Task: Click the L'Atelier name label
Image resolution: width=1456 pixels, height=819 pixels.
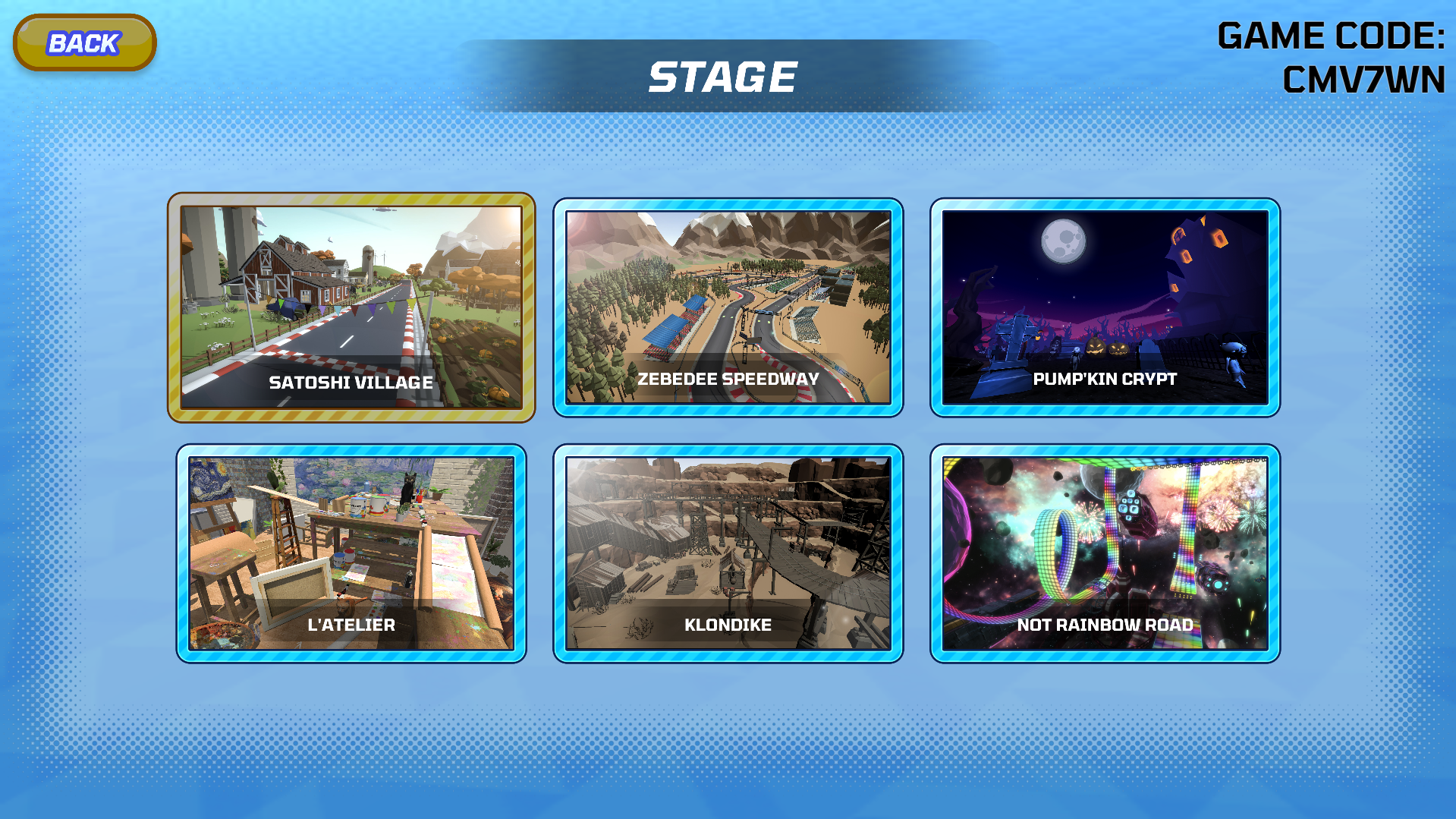Action: pos(351,625)
